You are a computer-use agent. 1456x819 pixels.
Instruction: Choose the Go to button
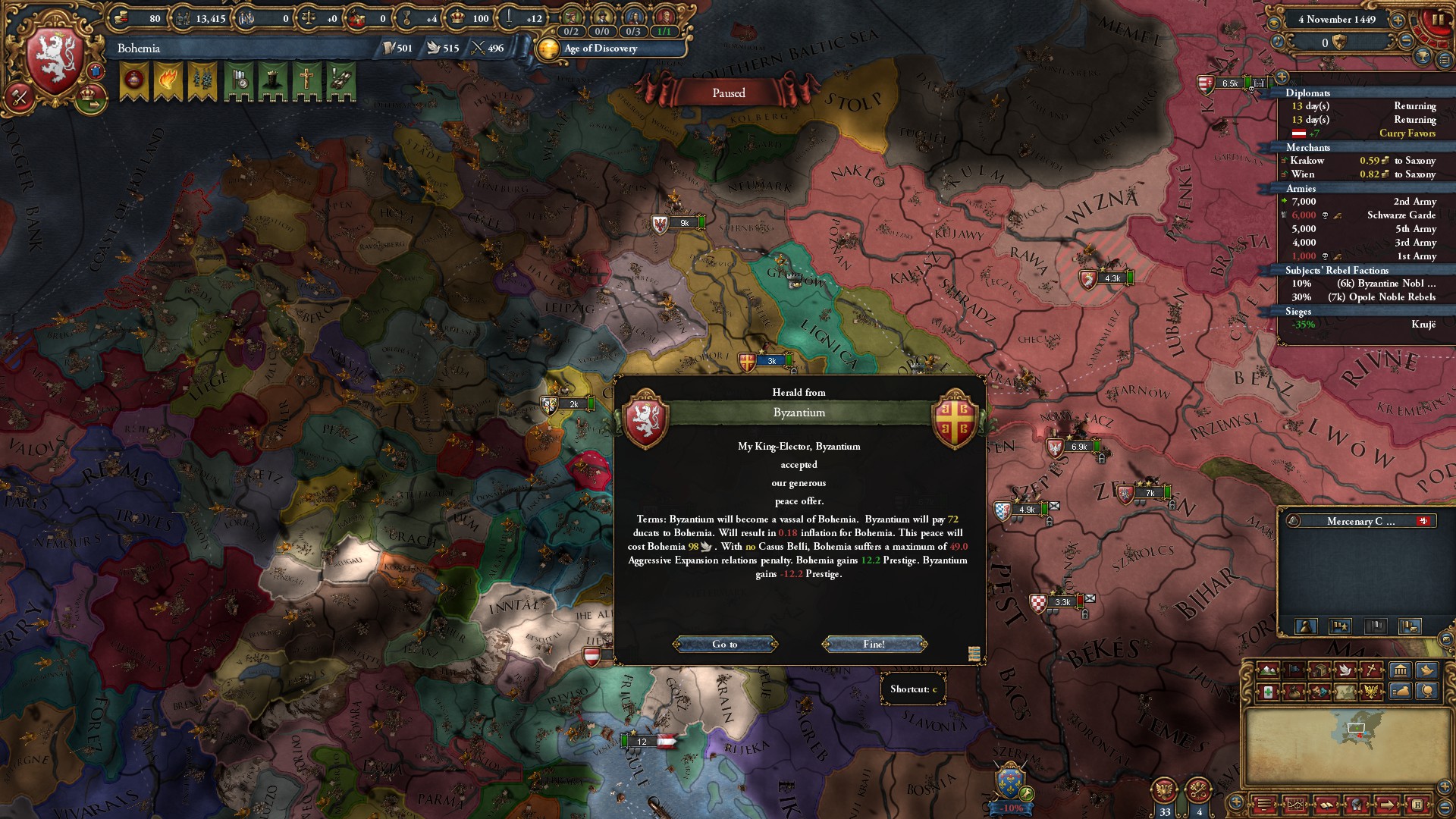(724, 644)
